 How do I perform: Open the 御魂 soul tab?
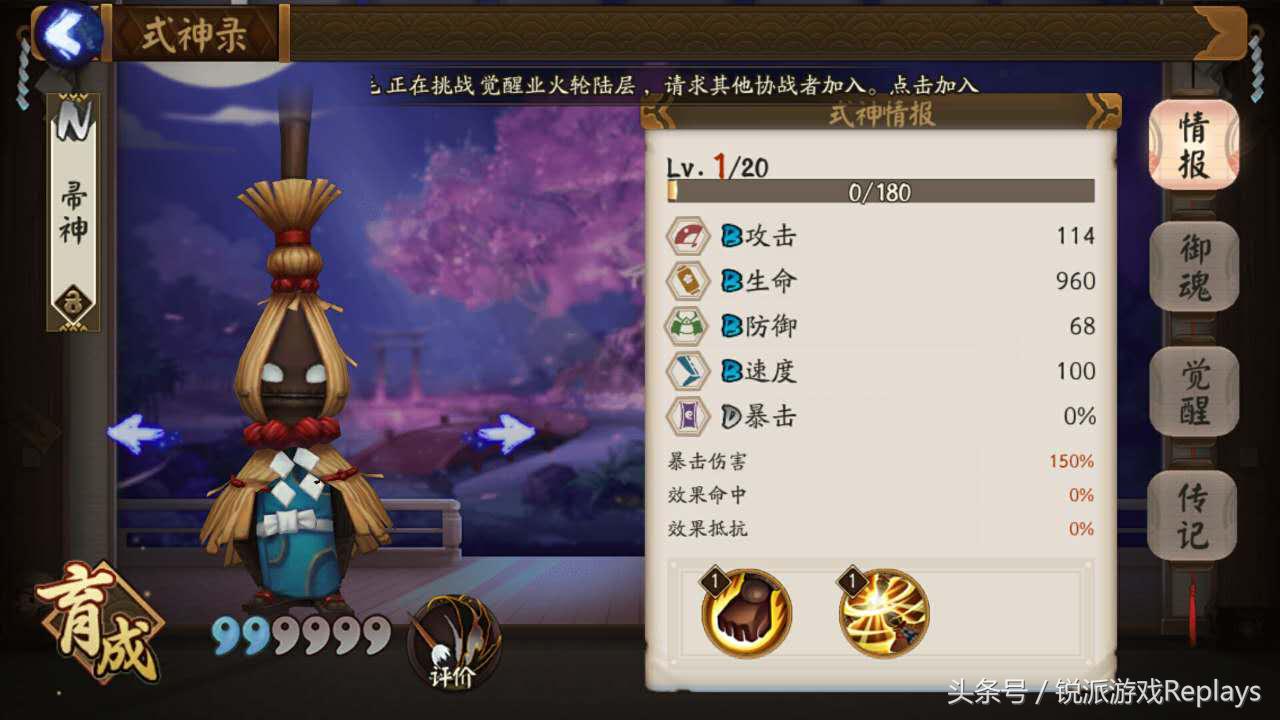pyautogui.click(x=1193, y=267)
